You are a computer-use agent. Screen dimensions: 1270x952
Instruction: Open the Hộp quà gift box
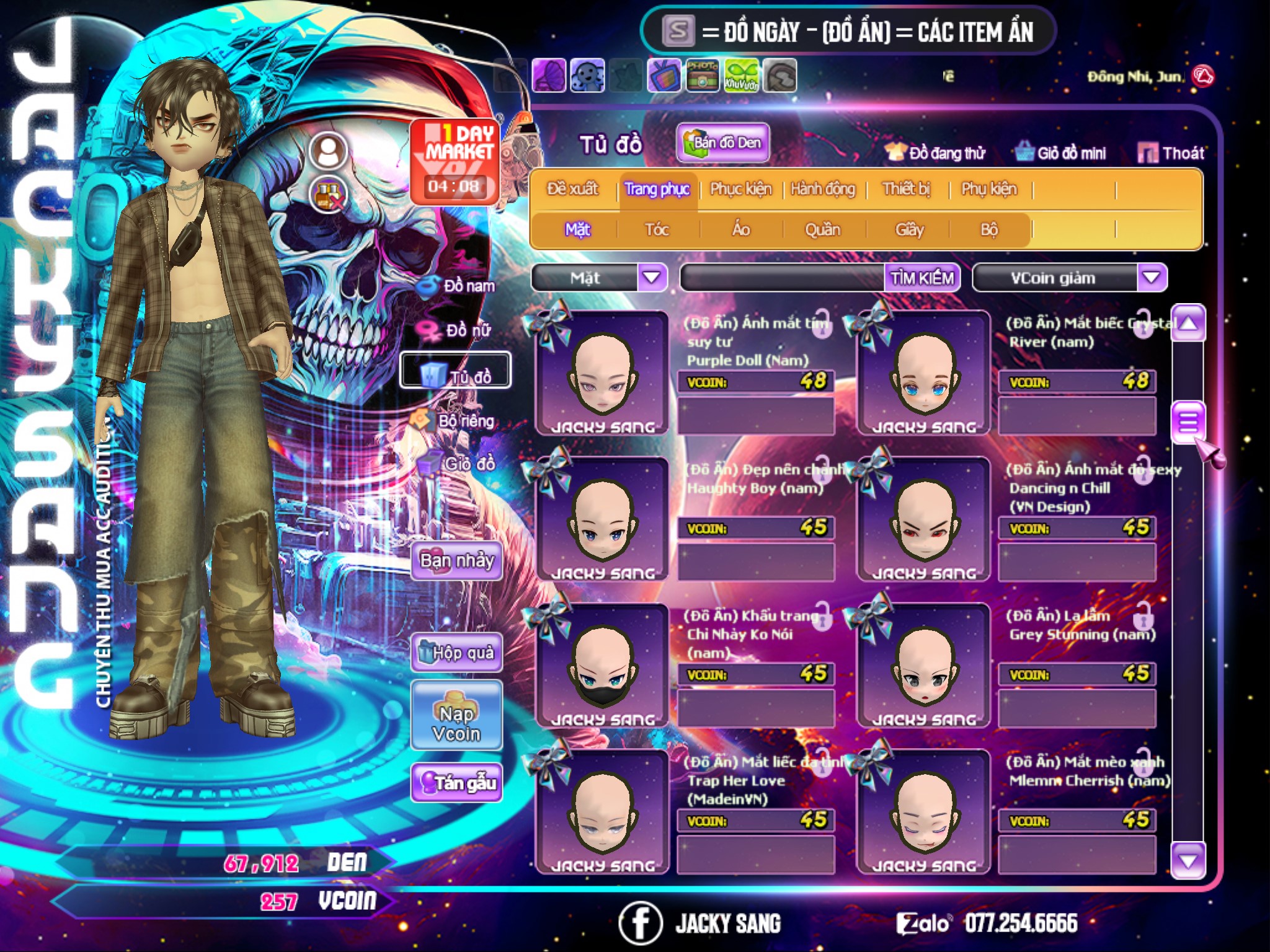pos(456,652)
